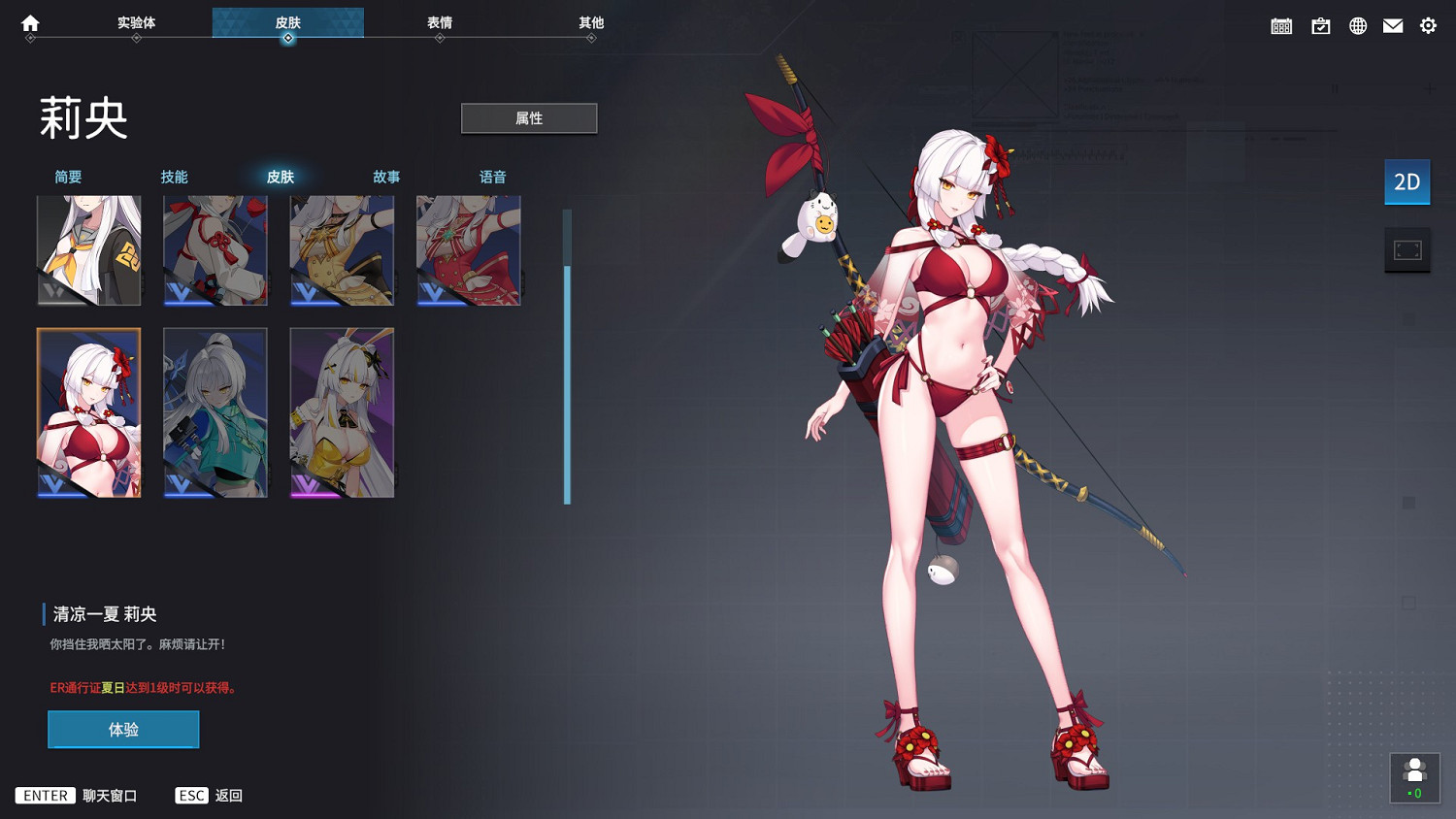Open the 属性 attributes panel
The image size is (1456, 819).
pos(529,117)
